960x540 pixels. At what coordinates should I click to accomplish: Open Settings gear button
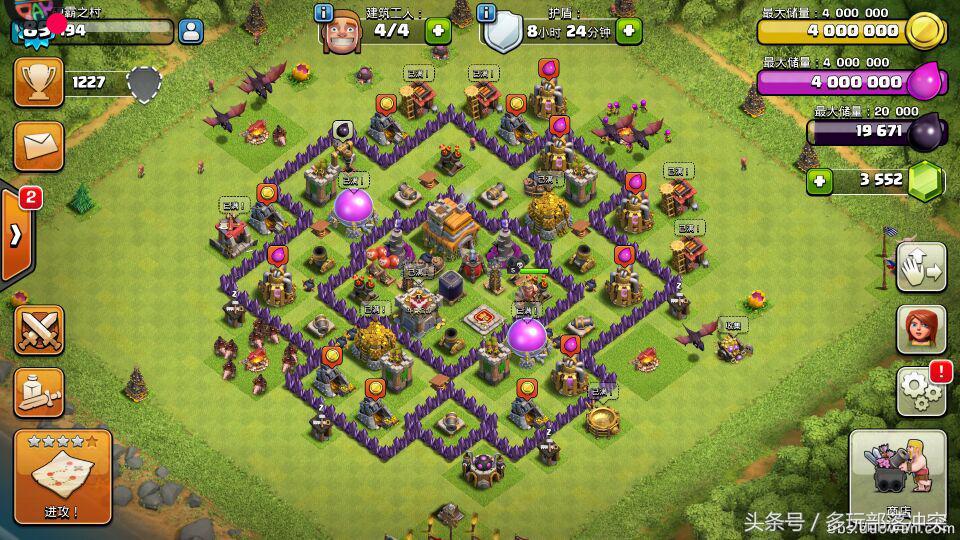tap(920, 390)
